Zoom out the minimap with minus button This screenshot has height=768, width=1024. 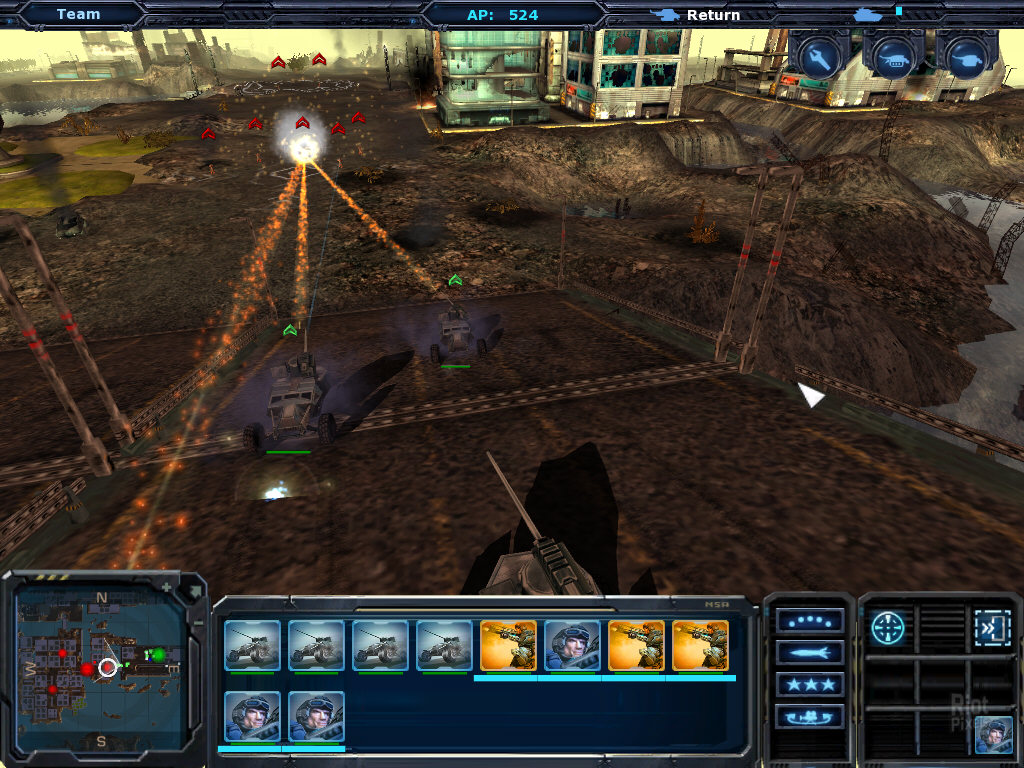point(196,622)
